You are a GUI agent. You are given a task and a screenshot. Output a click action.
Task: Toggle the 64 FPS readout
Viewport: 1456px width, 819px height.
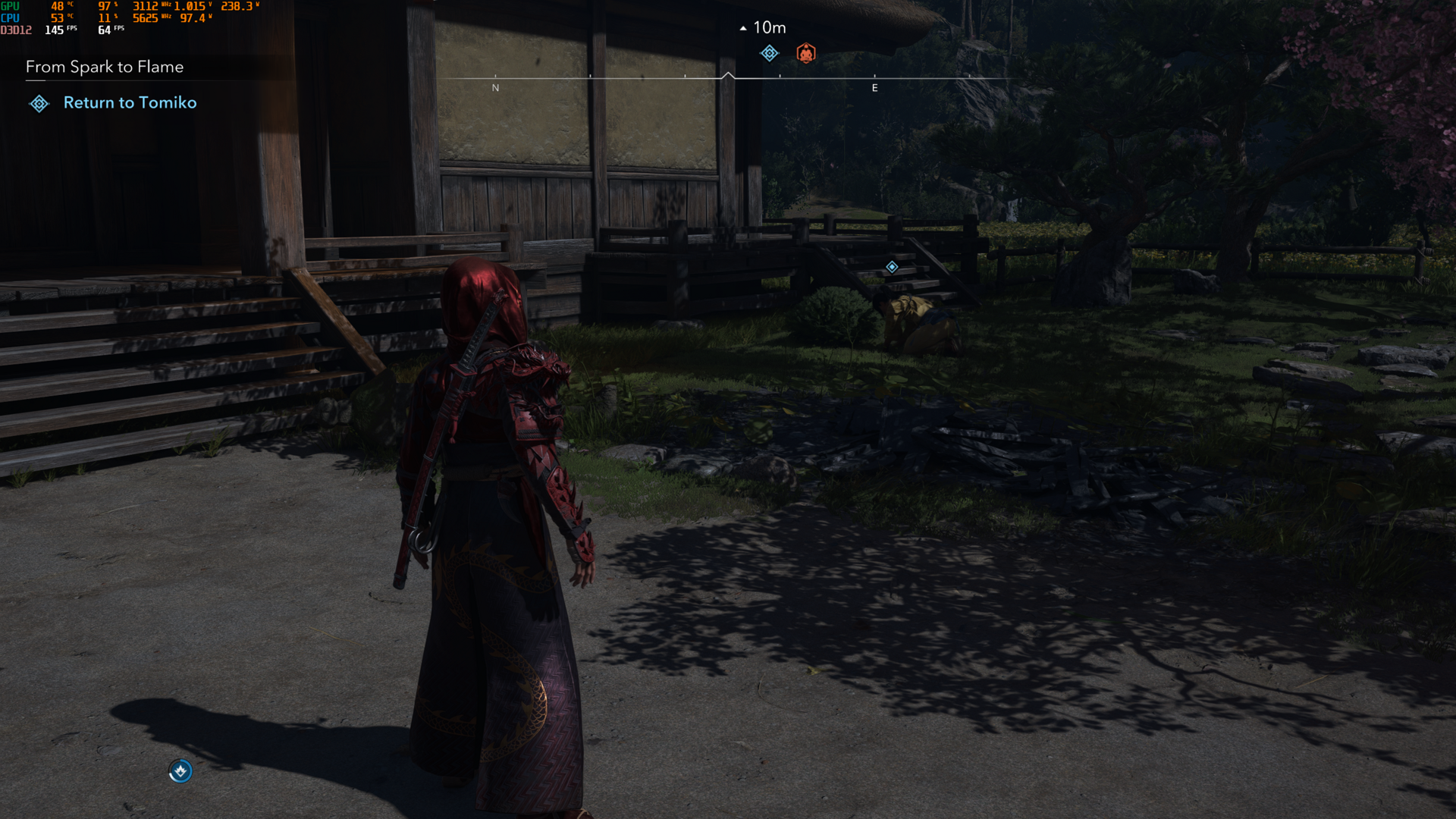(x=104, y=31)
